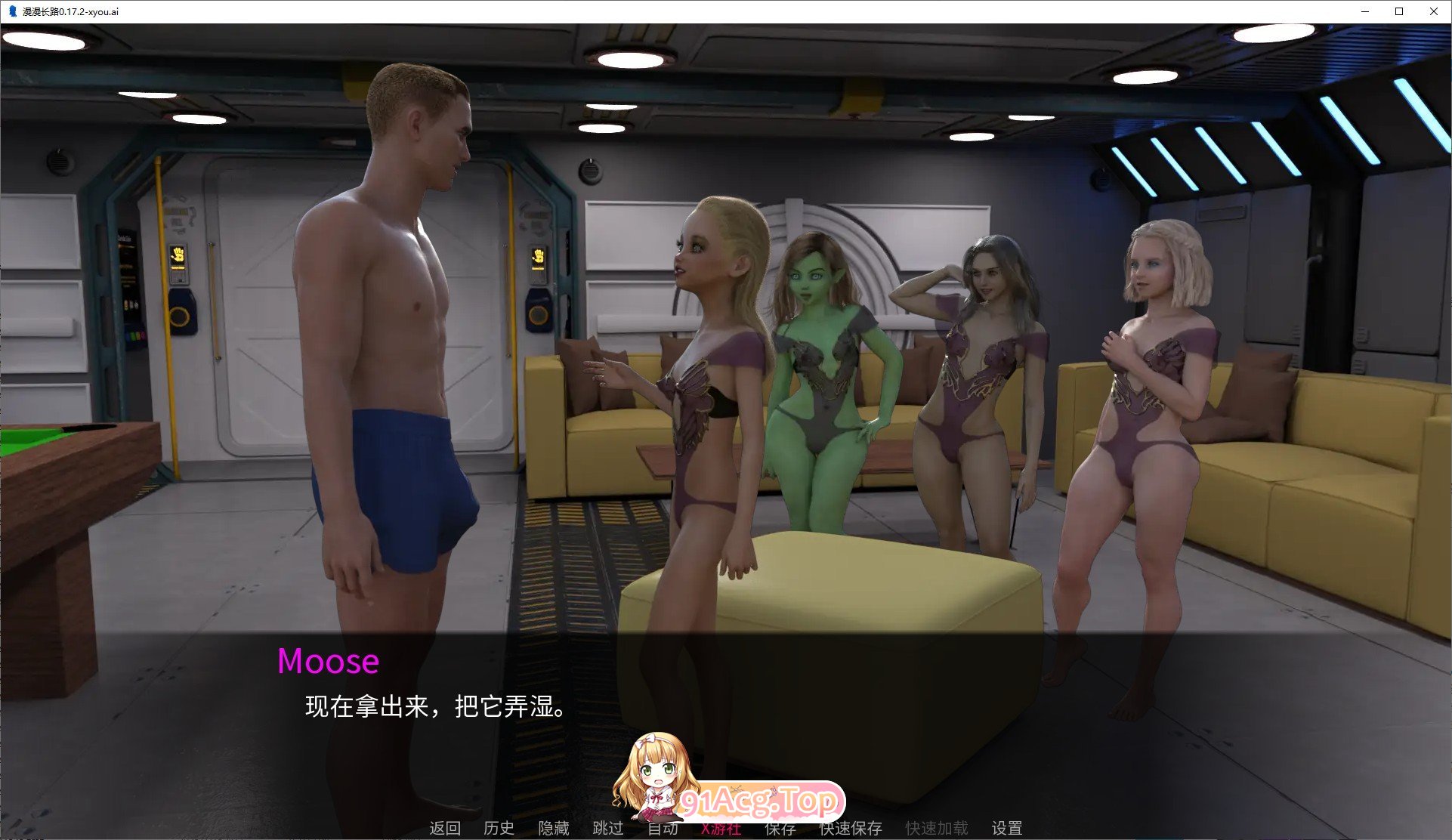Enable 自动 auto-advance mode
Screen dimensions: 1452x840
pyautogui.click(x=662, y=827)
